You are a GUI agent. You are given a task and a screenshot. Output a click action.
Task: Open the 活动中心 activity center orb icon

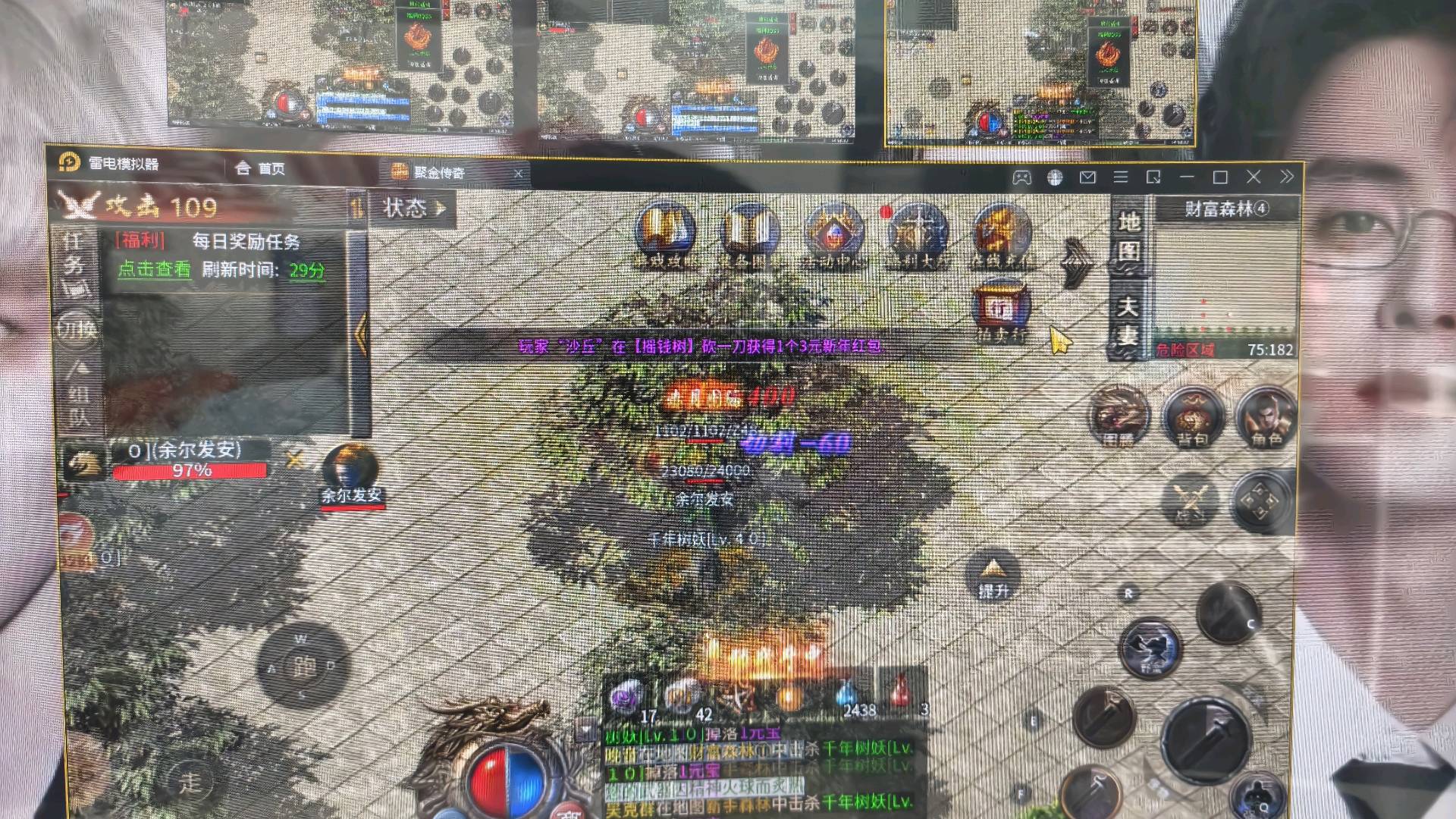(x=833, y=234)
